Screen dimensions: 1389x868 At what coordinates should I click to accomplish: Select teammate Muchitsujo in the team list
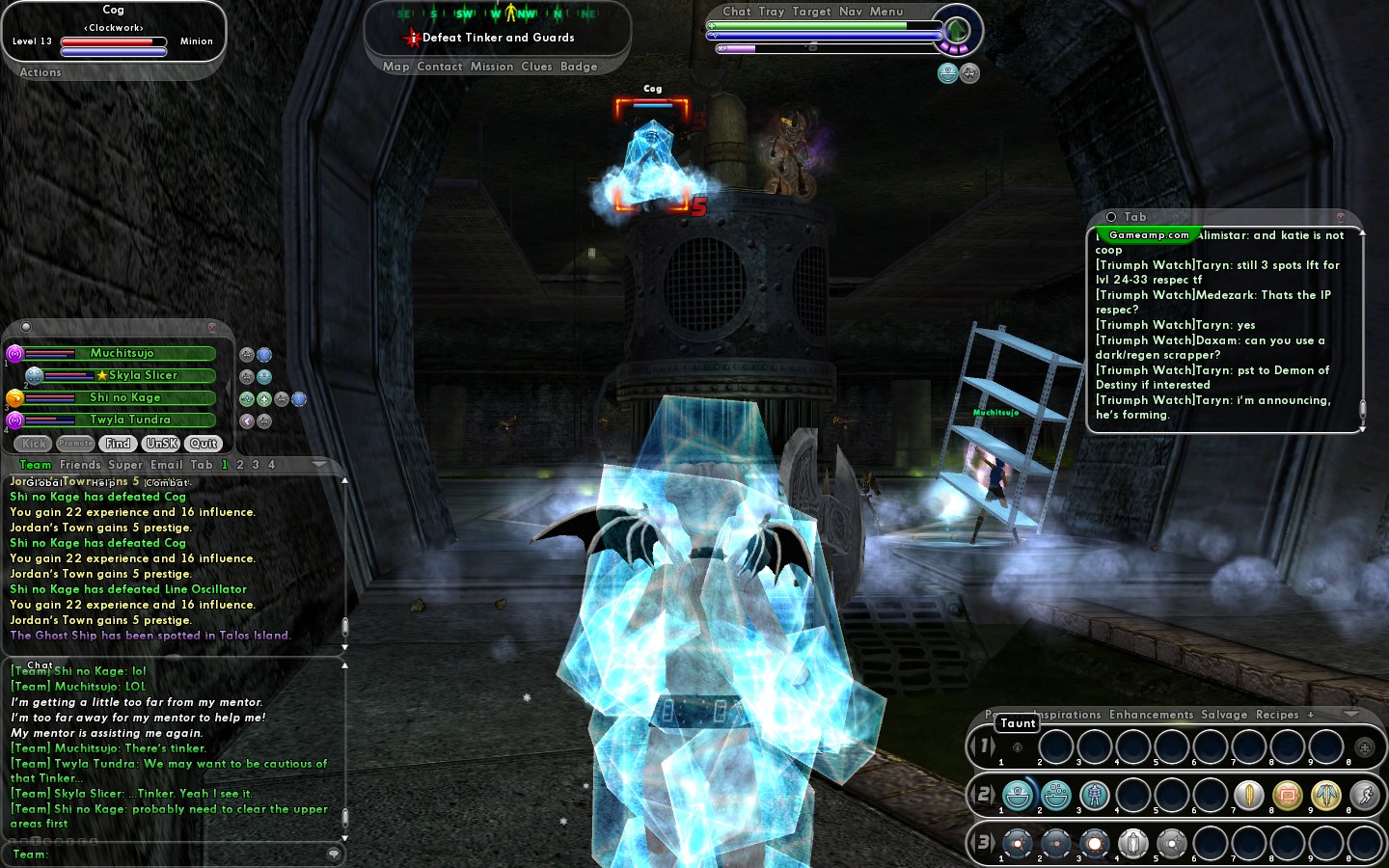(x=122, y=354)
